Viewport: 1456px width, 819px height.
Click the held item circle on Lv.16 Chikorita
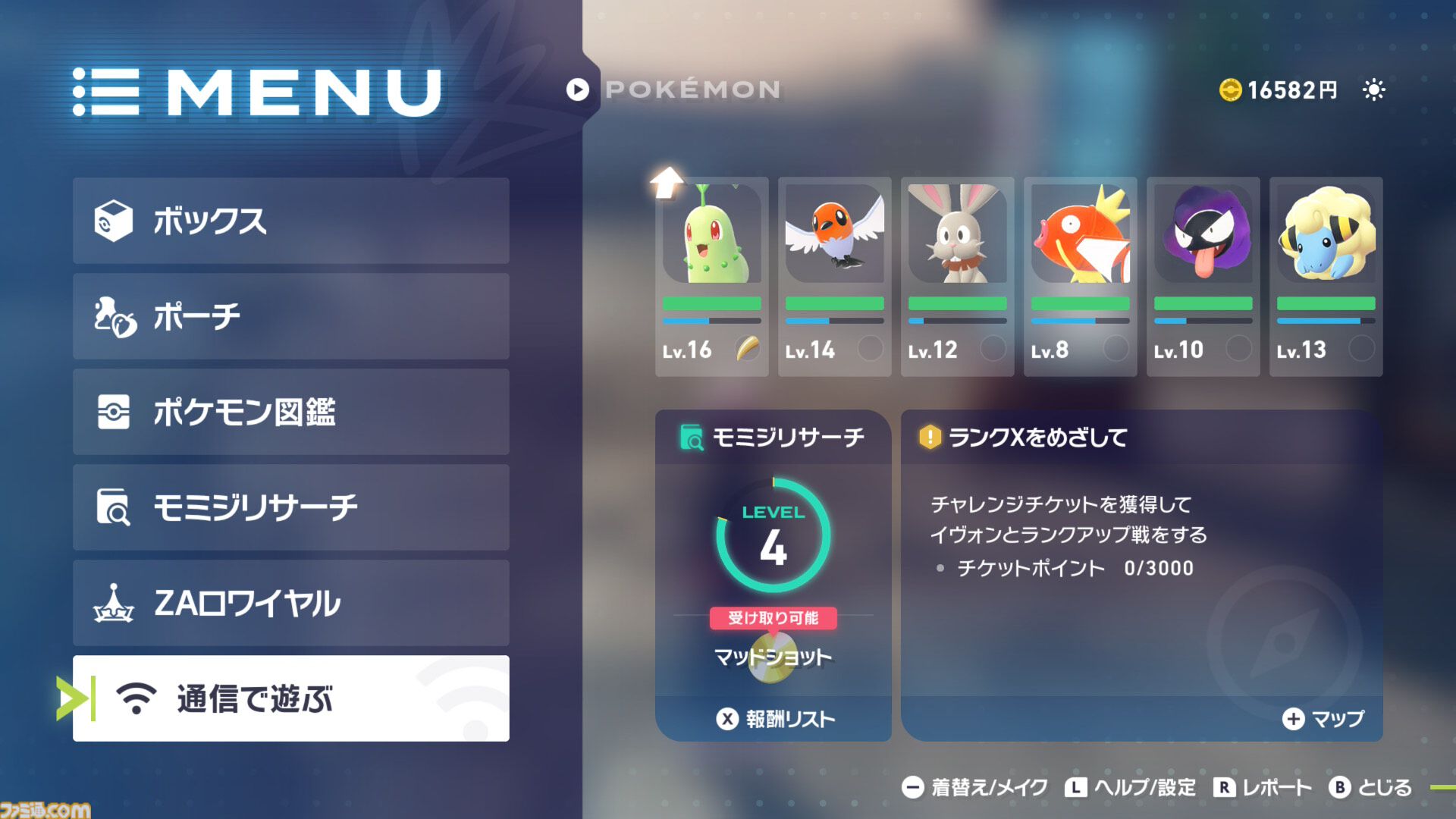pyautogui.click(x=749, y=349)
